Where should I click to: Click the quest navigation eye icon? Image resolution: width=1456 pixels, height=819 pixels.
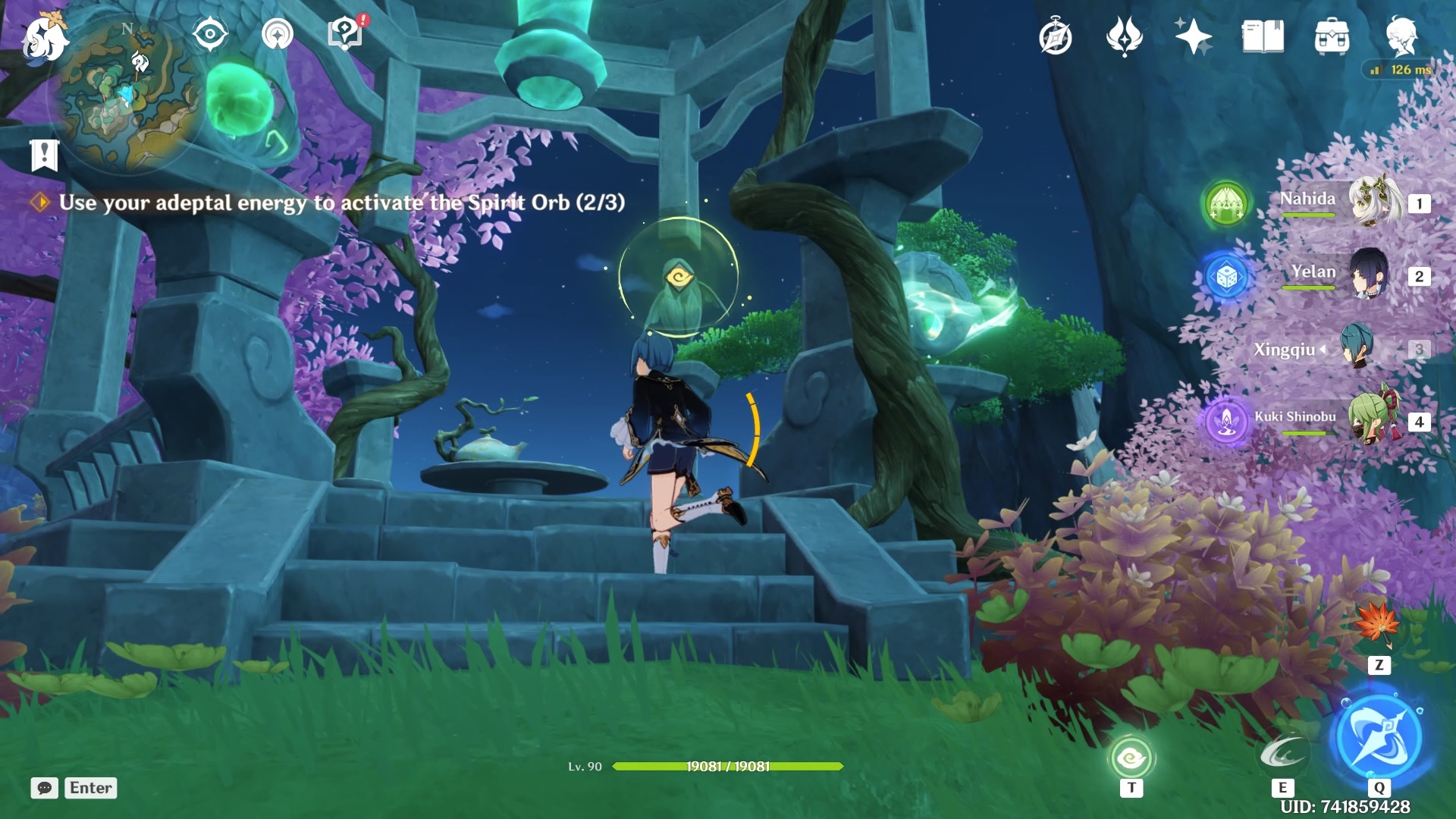(x=211, y=33)
